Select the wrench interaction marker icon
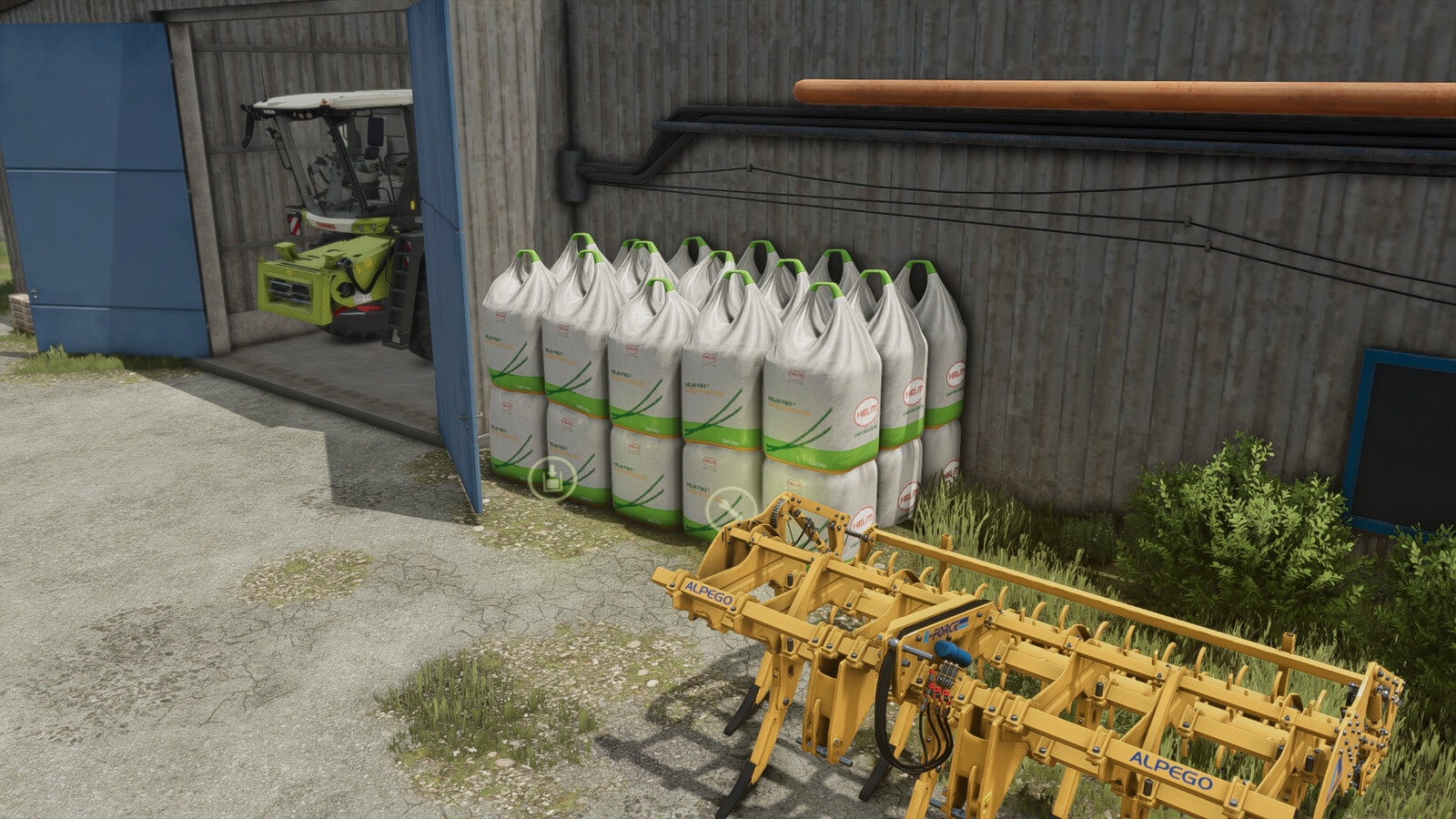Viewport: 1456px width, 819px height. tap(729, 507)
